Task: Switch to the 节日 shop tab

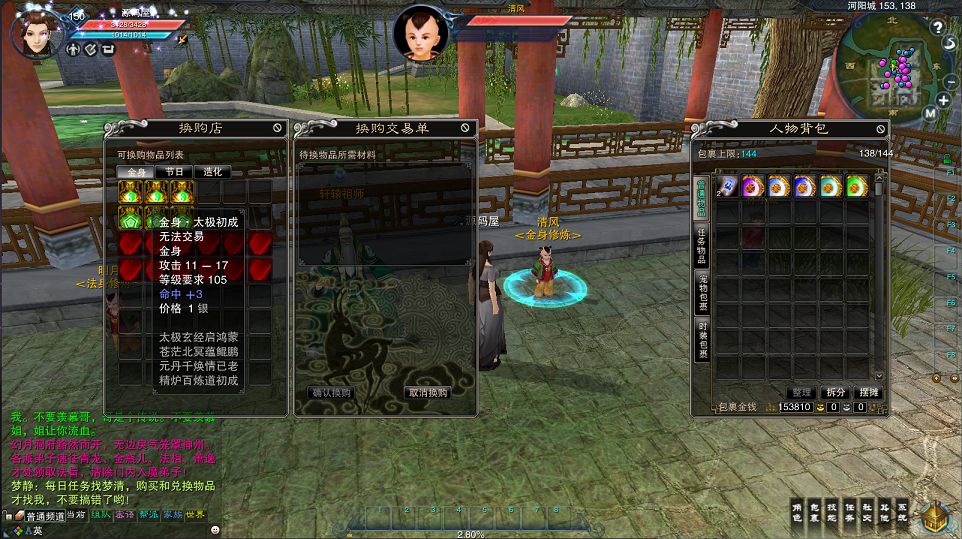Action: tap(174, 172)
